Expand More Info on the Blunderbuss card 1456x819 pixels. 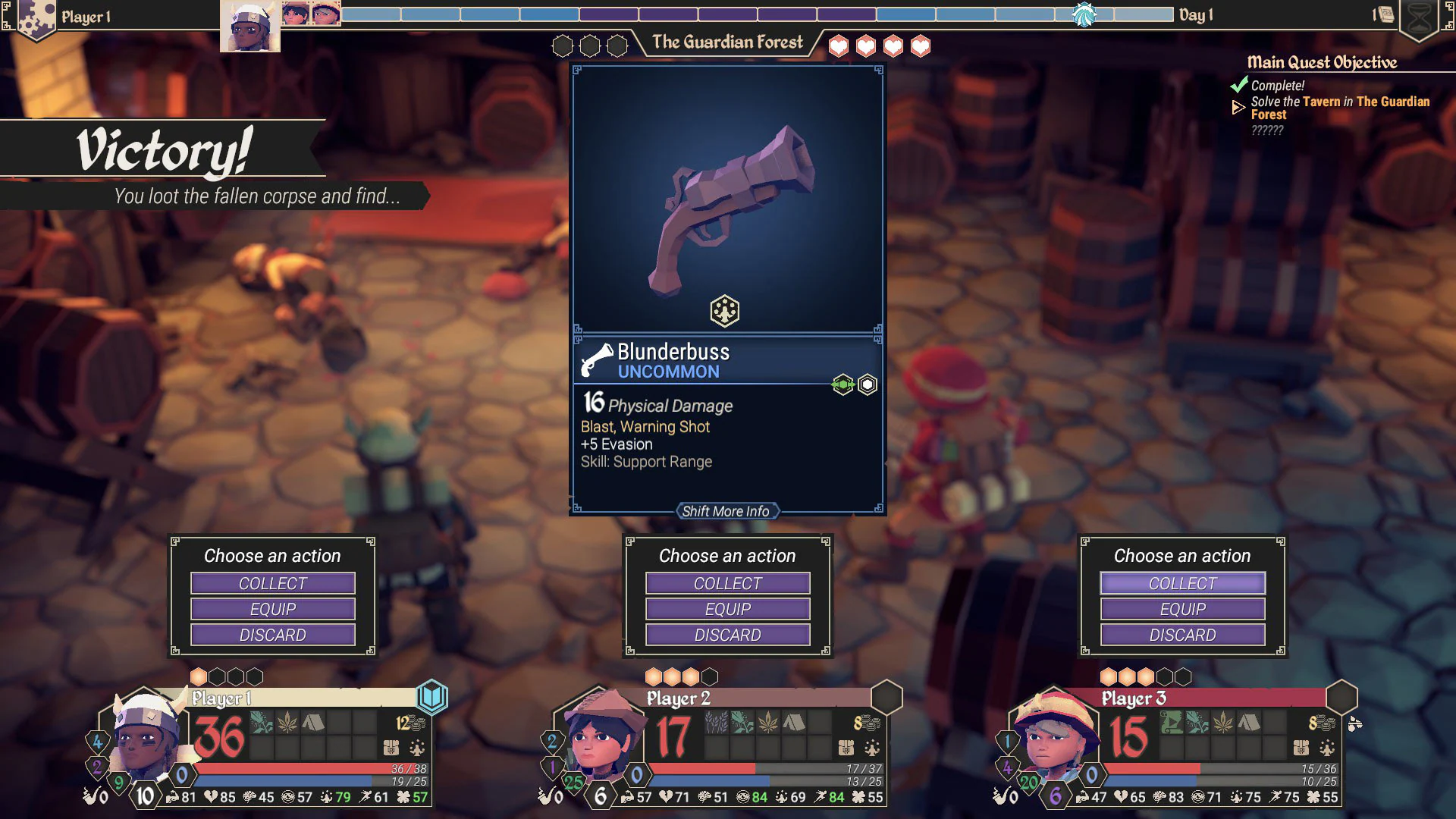[x=726, y=511]
